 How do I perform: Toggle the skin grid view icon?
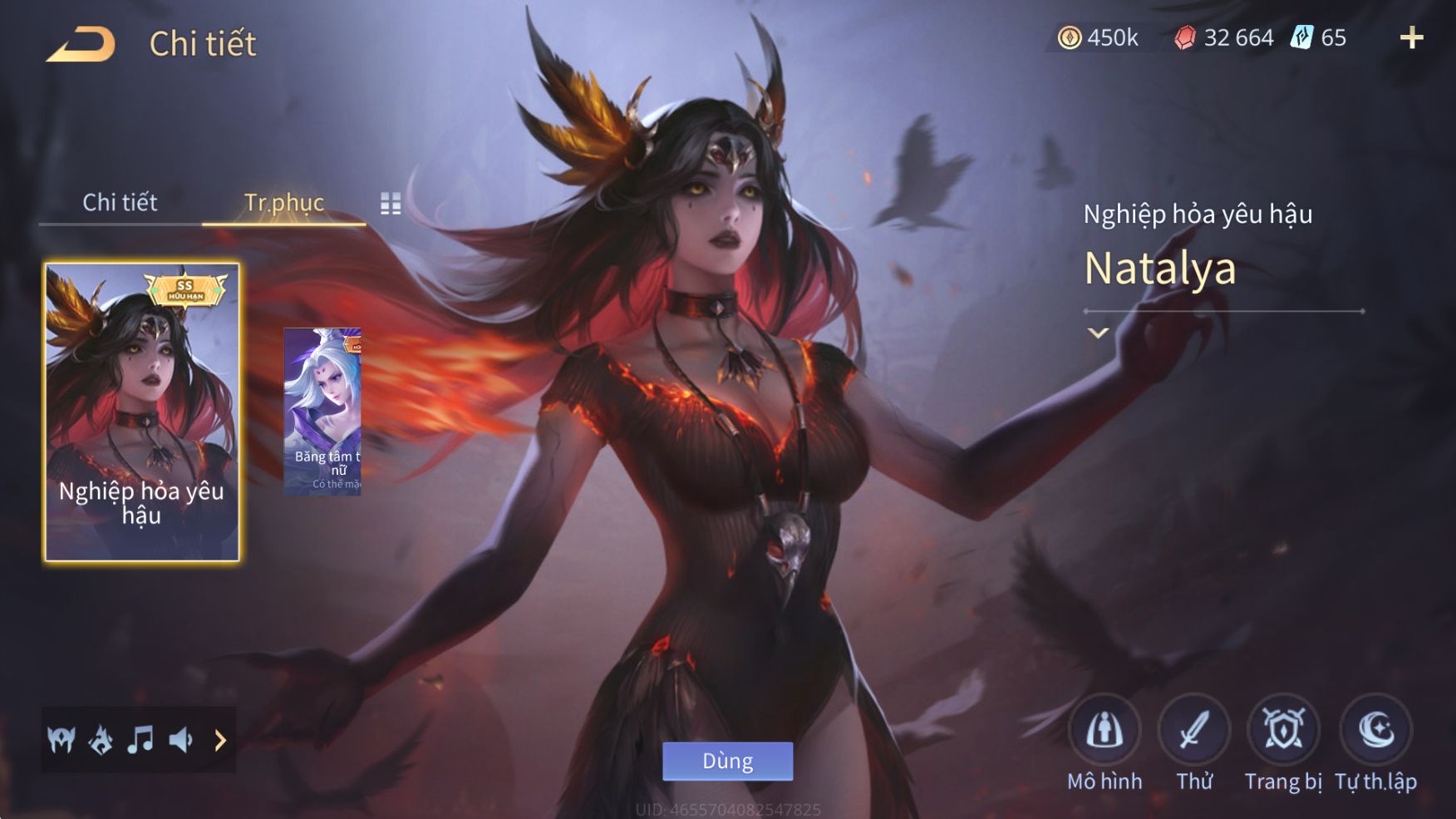pyautogui.click(x=391, y=204)
